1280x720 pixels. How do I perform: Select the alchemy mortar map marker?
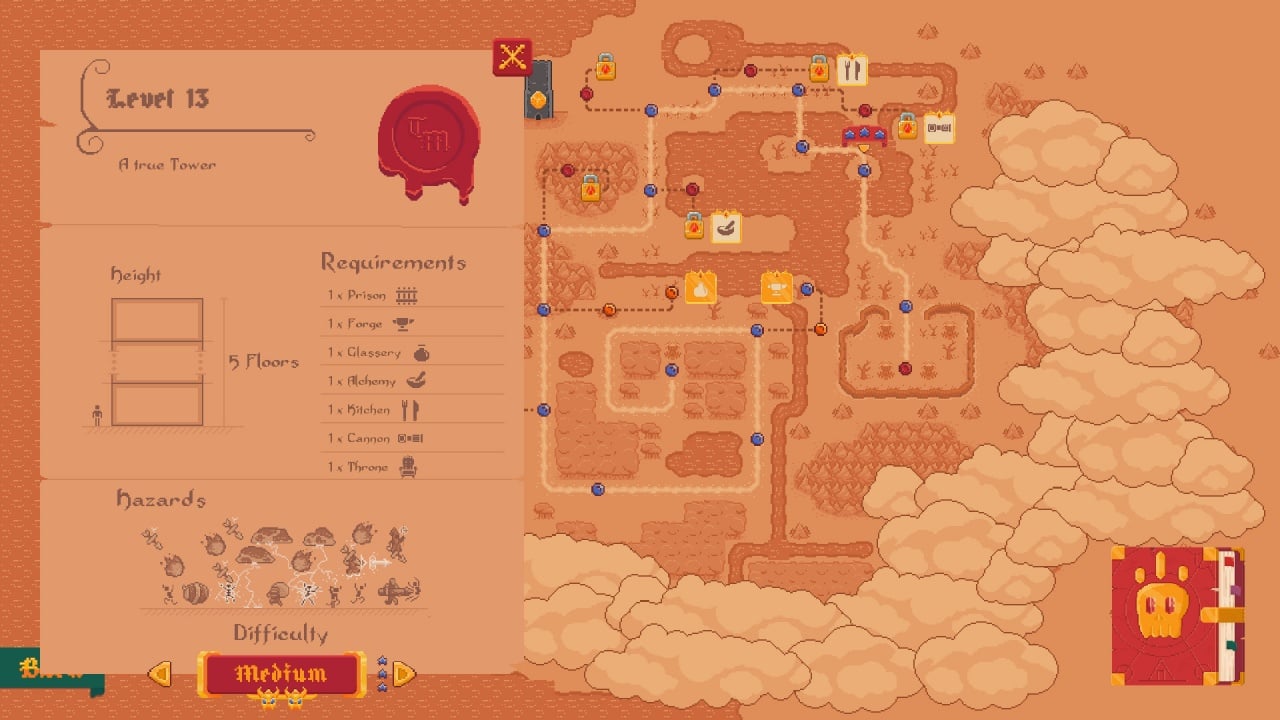click(727, 227)
